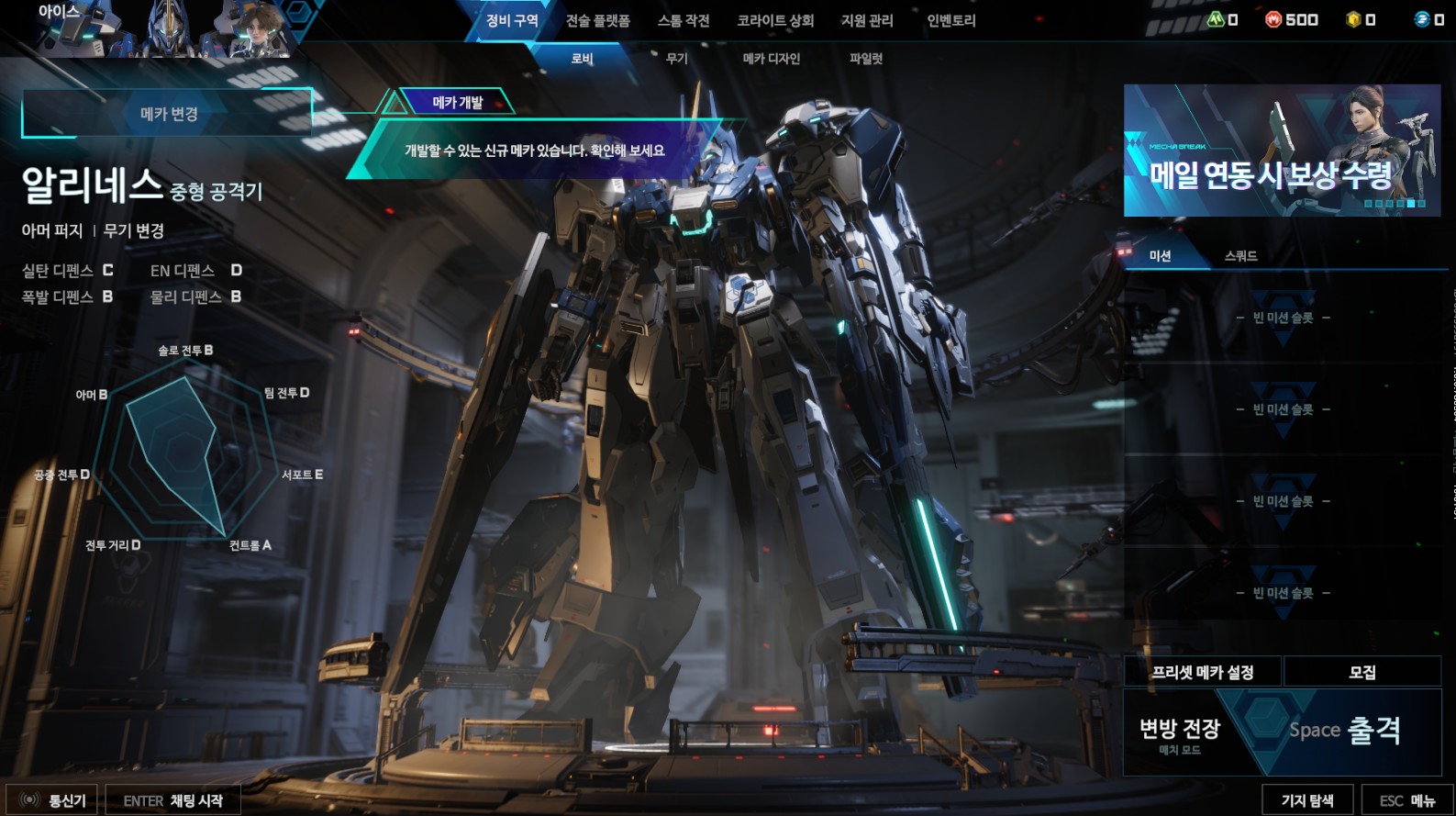Switch to the 무기 sub-tab
1456x816 pixels.
tap(677, 59)
